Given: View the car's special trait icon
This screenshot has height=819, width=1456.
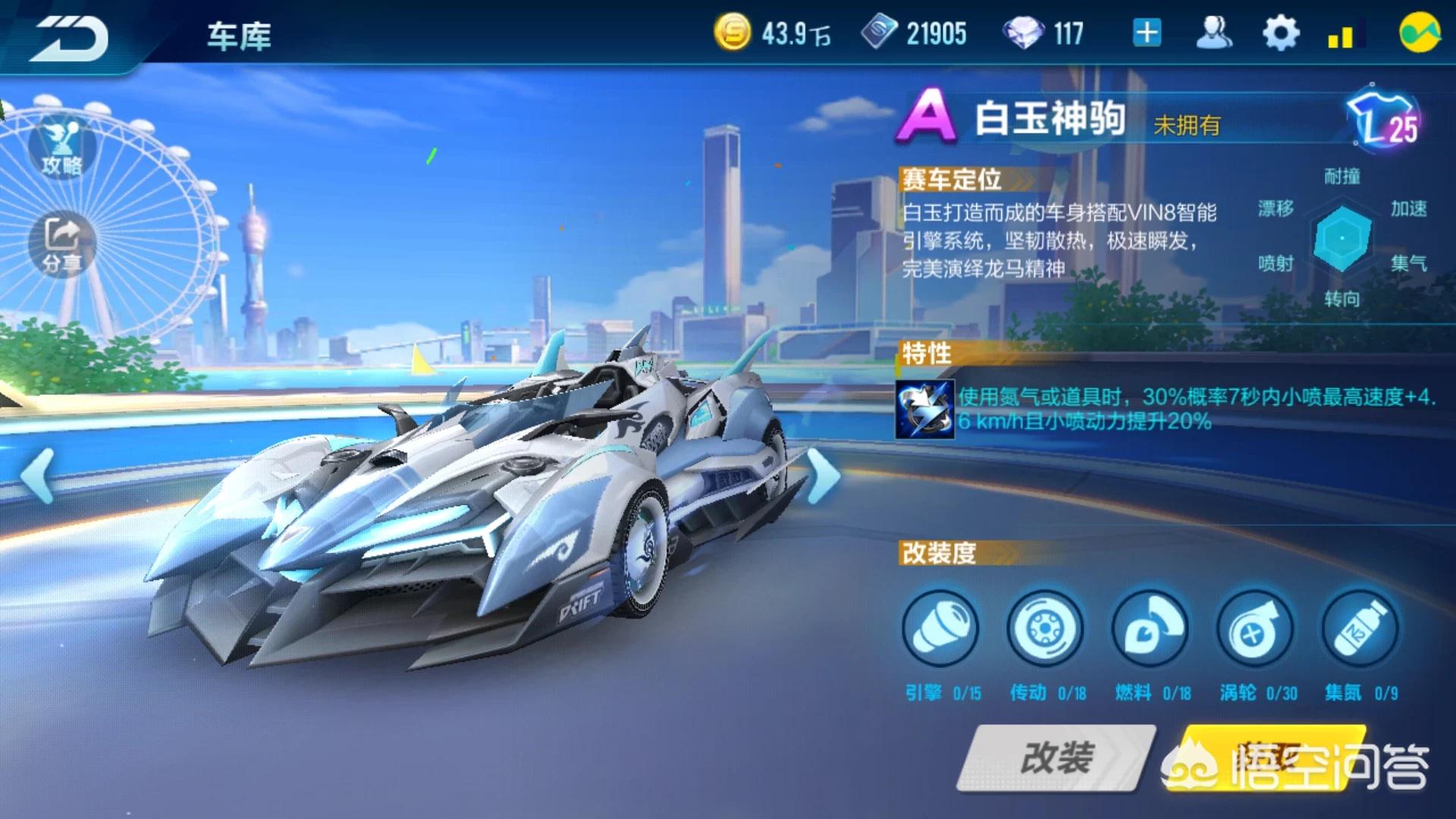Looking at the screenshot, I should click(925, 409).
